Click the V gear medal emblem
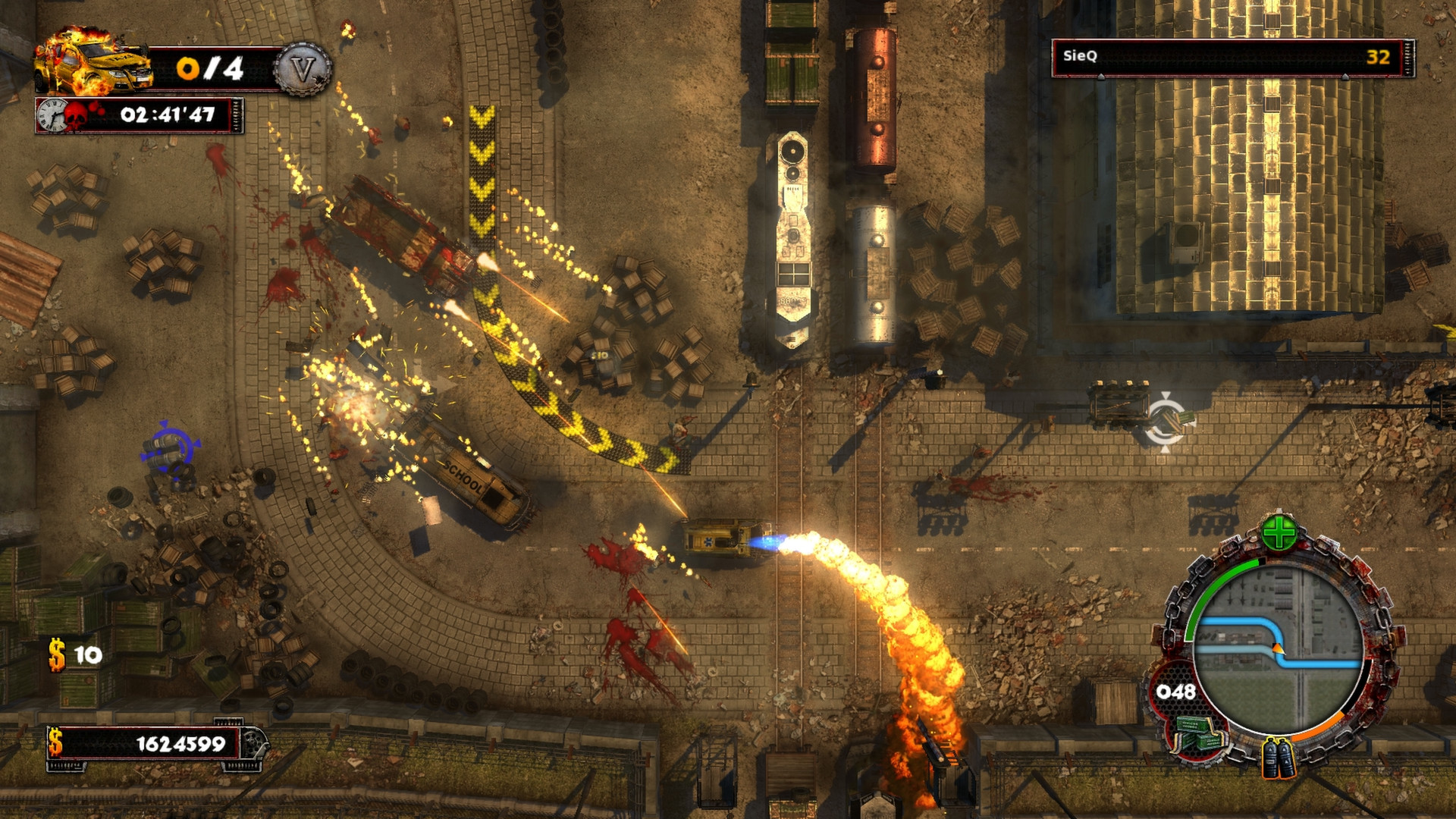 [x=303, y=68]
